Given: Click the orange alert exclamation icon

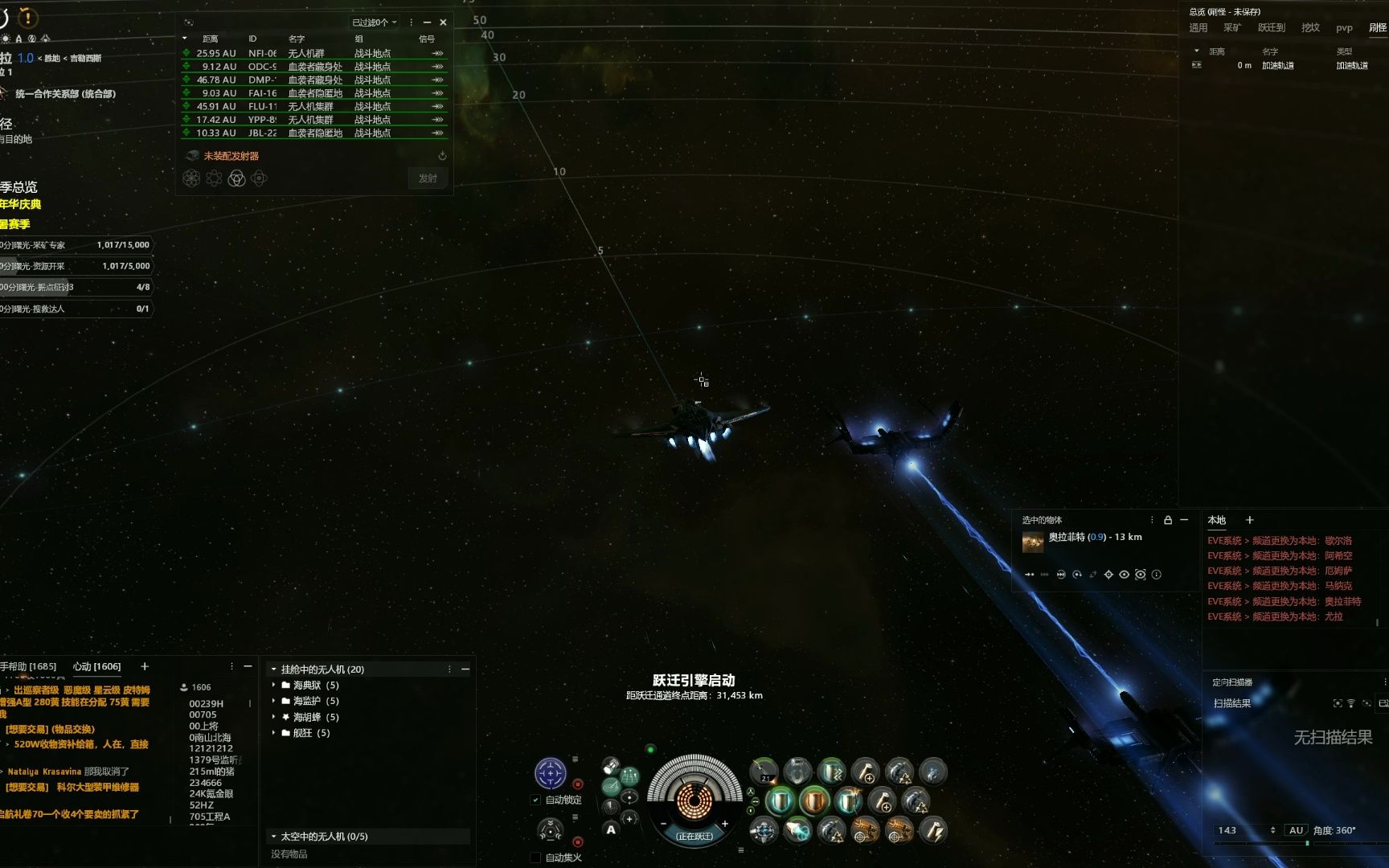Looking at the screenshot, I should (x=27, y=17).
